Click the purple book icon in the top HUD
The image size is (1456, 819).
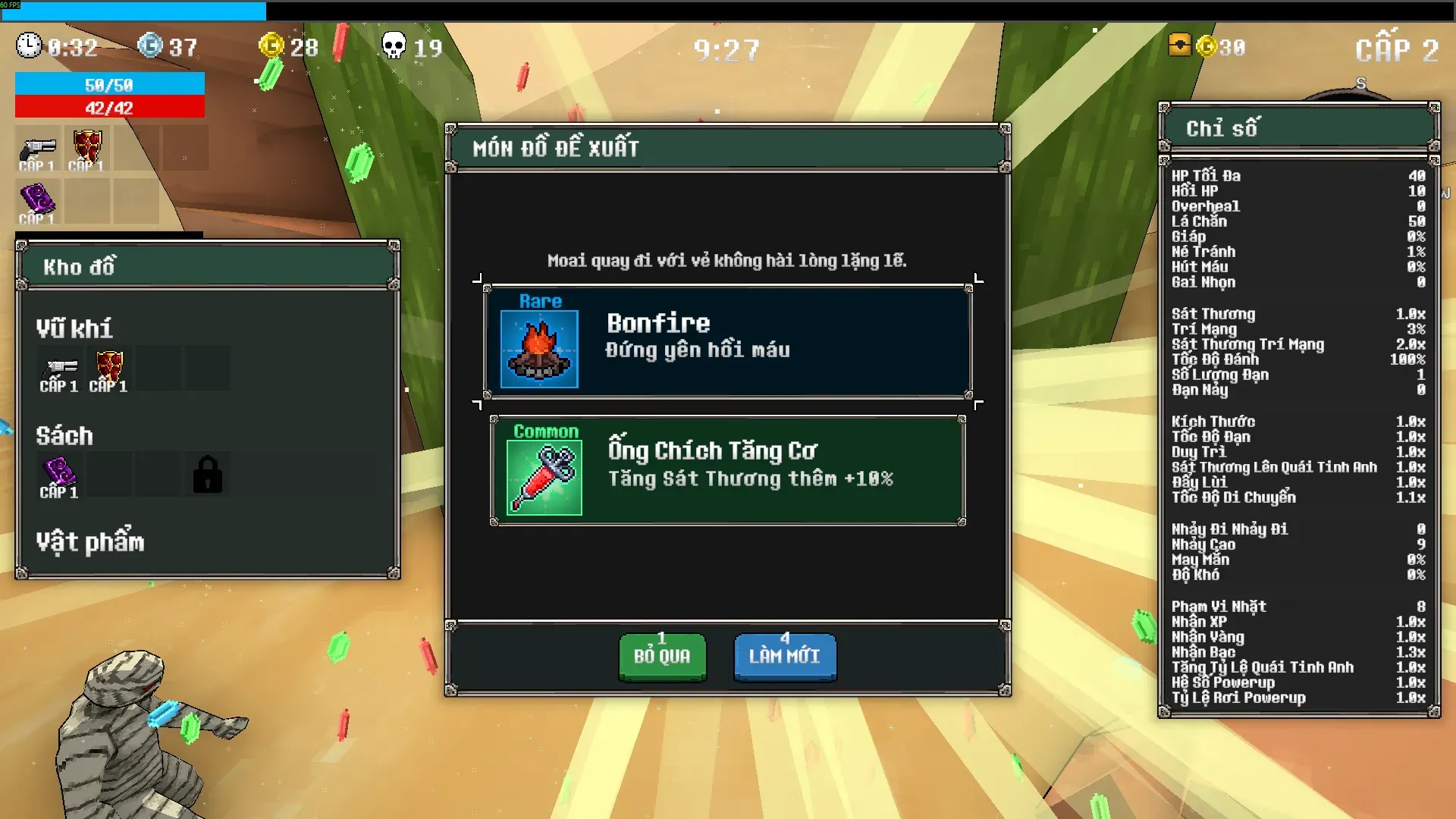tap(37, 200)
